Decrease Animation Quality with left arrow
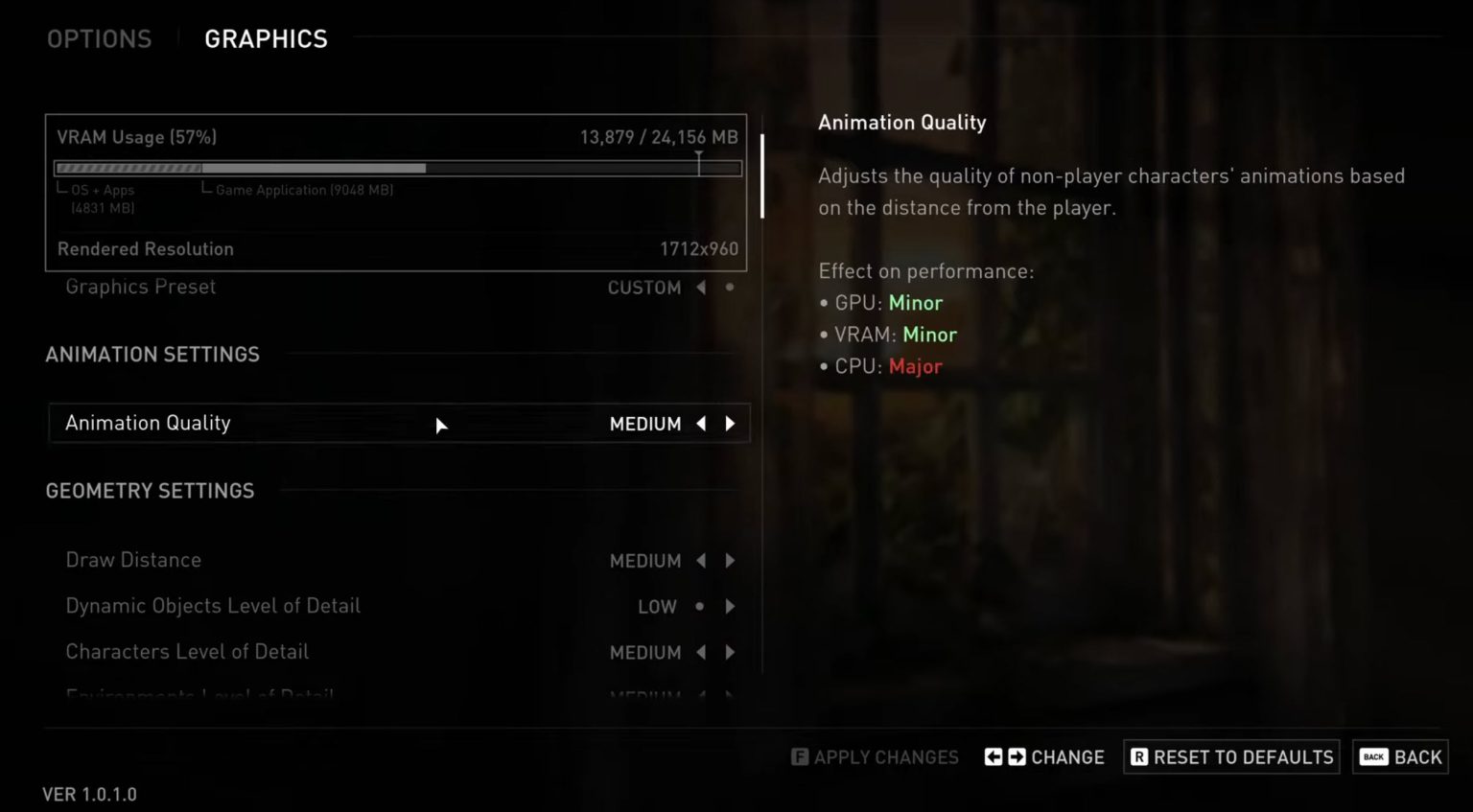This screenshot has width=1473, height=812. [700, 423]
